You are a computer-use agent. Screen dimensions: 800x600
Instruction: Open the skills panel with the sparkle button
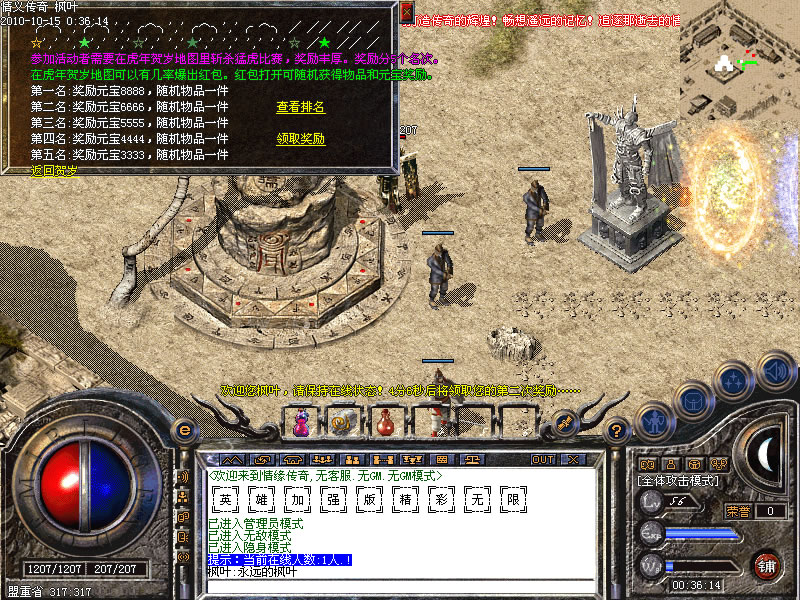pos(735,381)
